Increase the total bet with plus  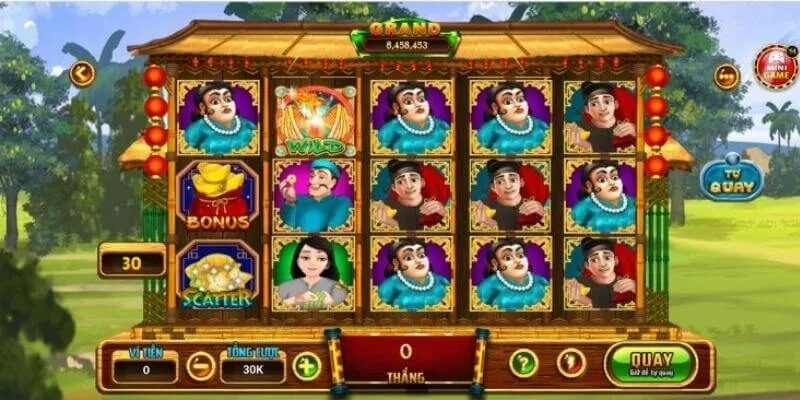pyautogui.click(x=307, y=366)
